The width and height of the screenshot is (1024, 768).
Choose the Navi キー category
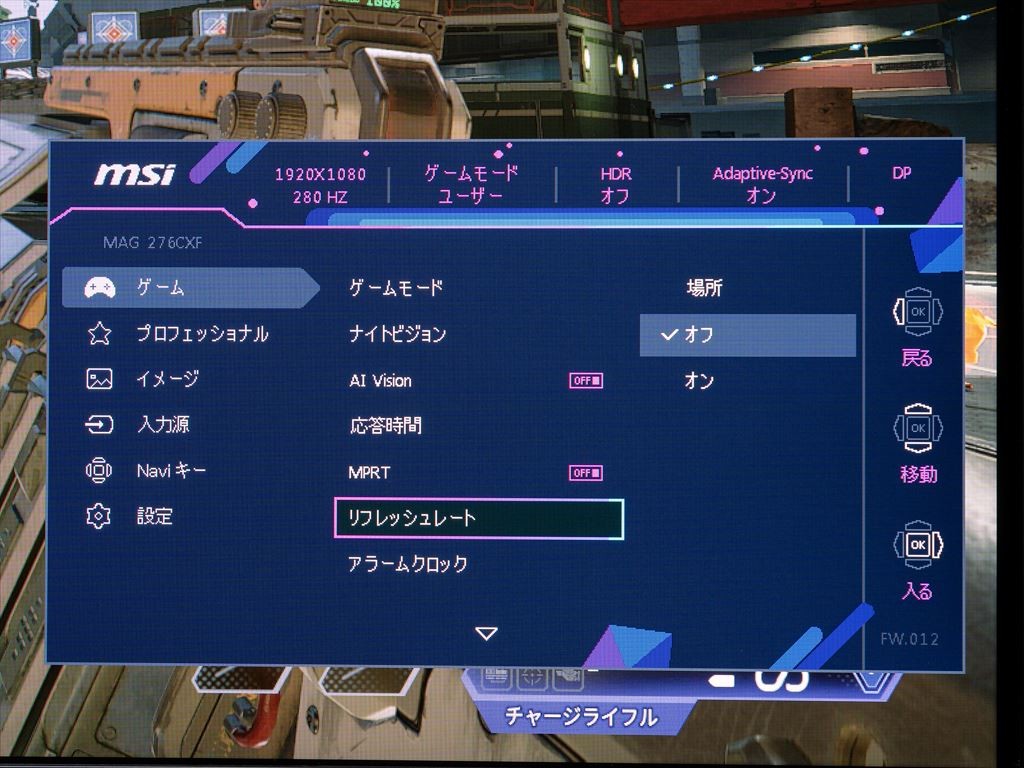pos(170,470)
